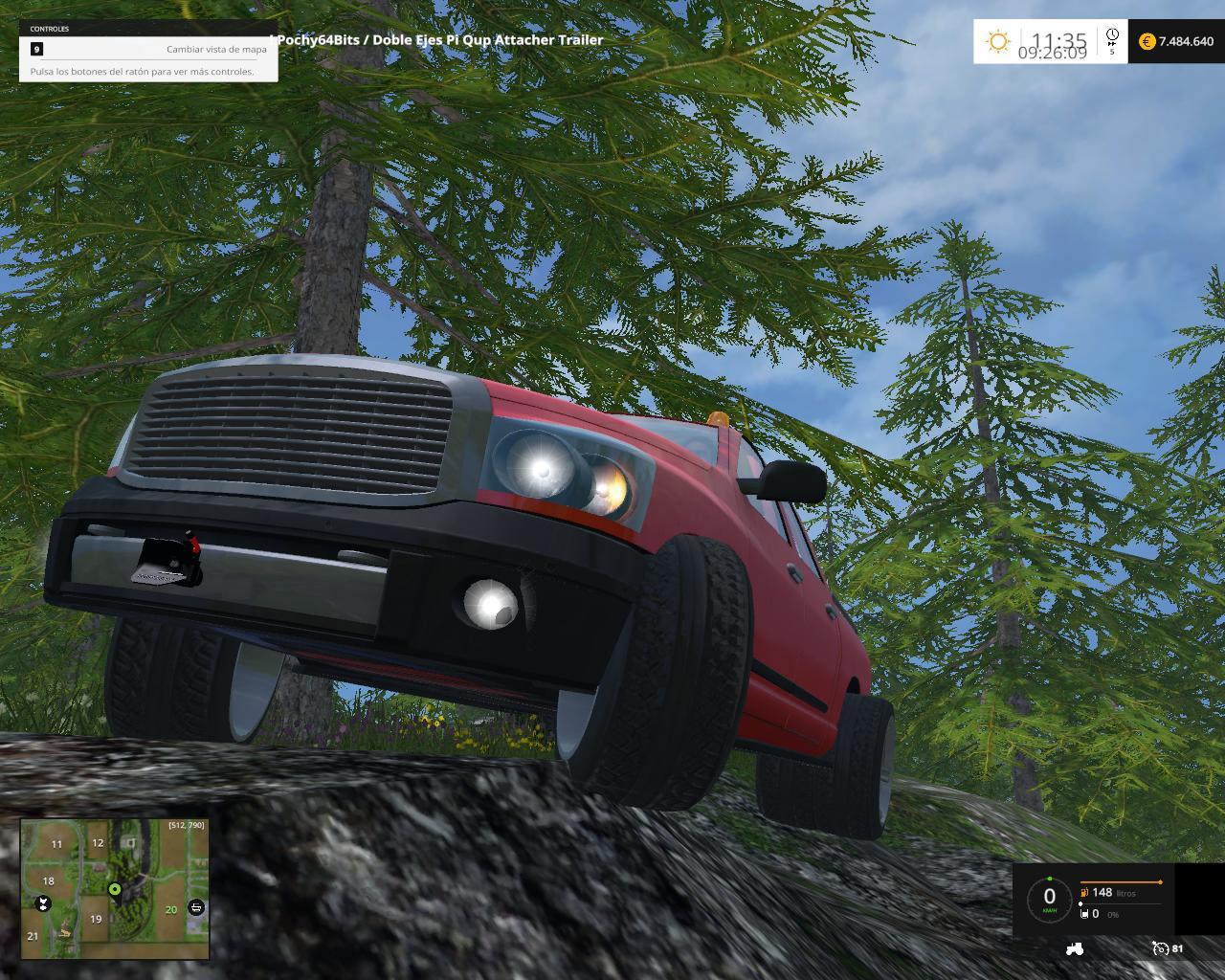1225x980 pixels.
Task: Click the sun weather icon
Action: coord(998,41)
